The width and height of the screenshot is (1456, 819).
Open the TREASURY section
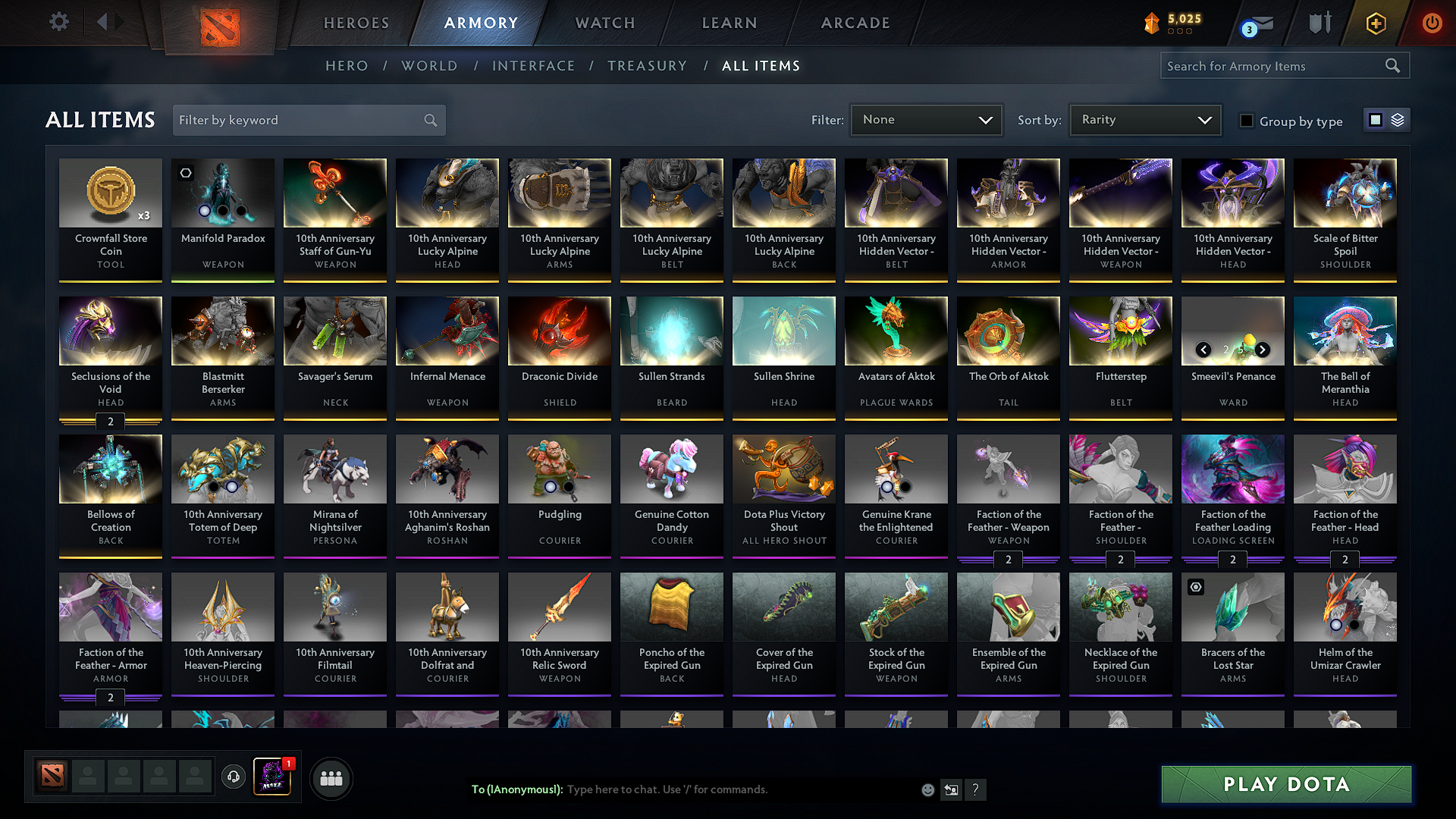tap(647, 65)
